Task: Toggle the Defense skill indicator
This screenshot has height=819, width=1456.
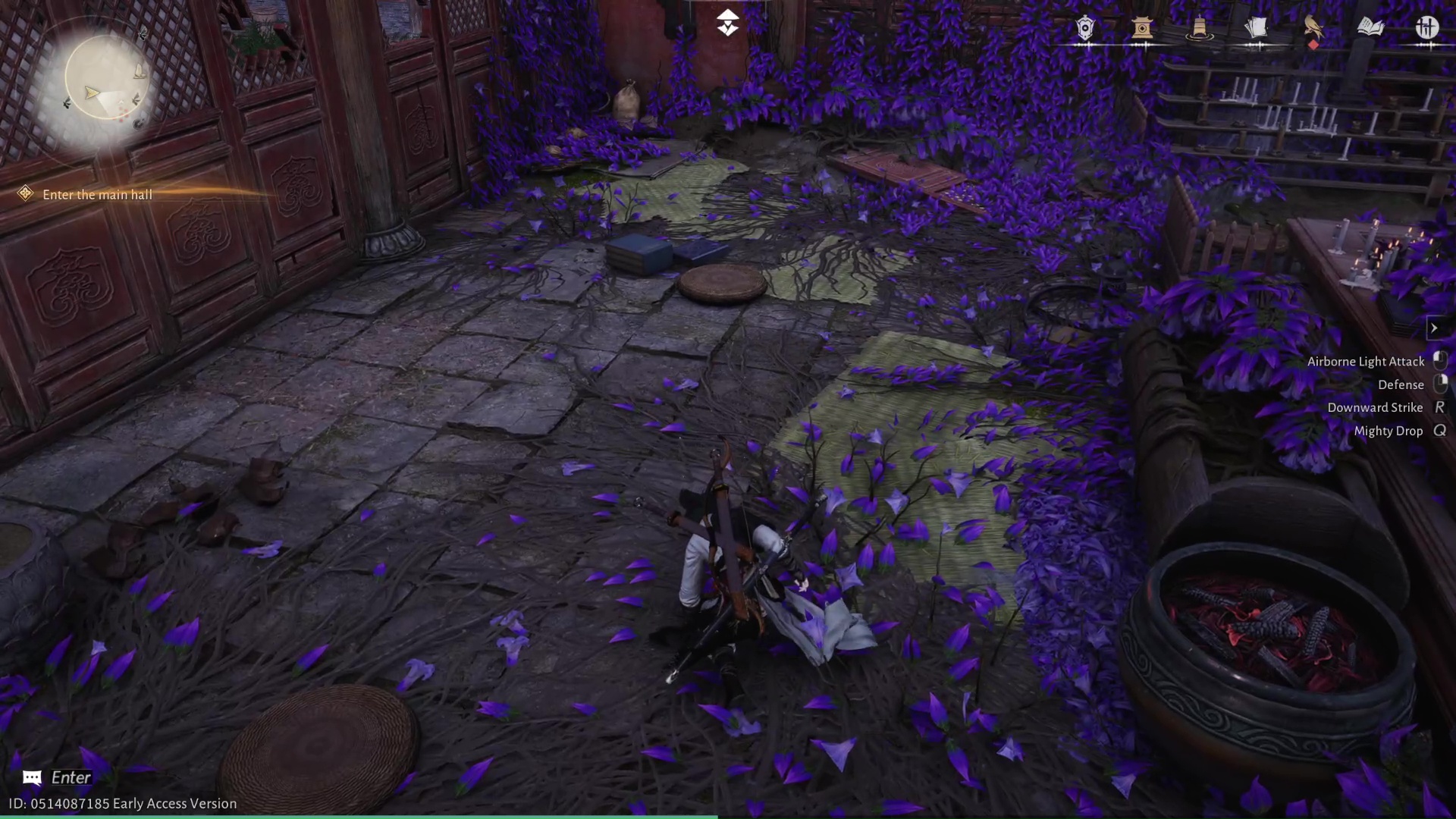Action: click(1400, 384)
